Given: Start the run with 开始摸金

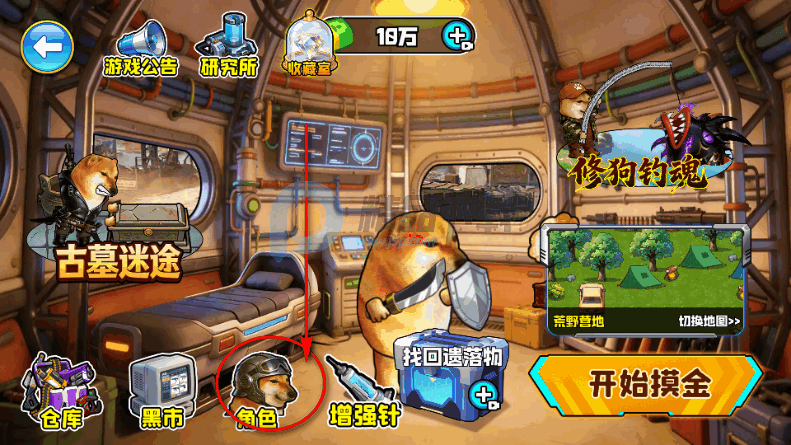Looking at the screenshot, I should 653,385.
